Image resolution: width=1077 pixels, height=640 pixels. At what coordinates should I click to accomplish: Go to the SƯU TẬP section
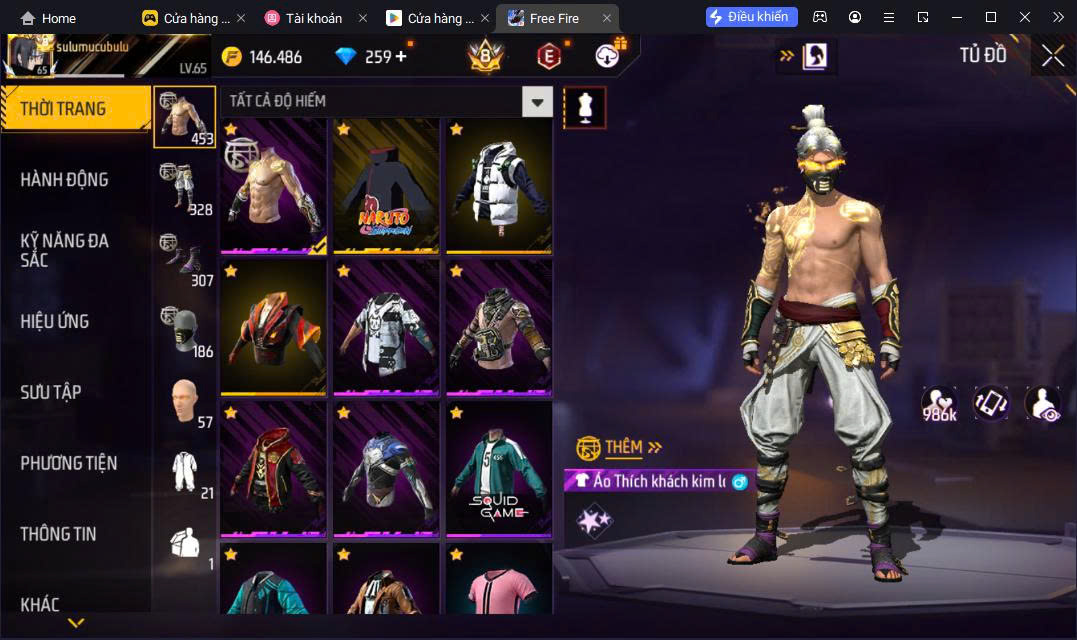point(51,392)
